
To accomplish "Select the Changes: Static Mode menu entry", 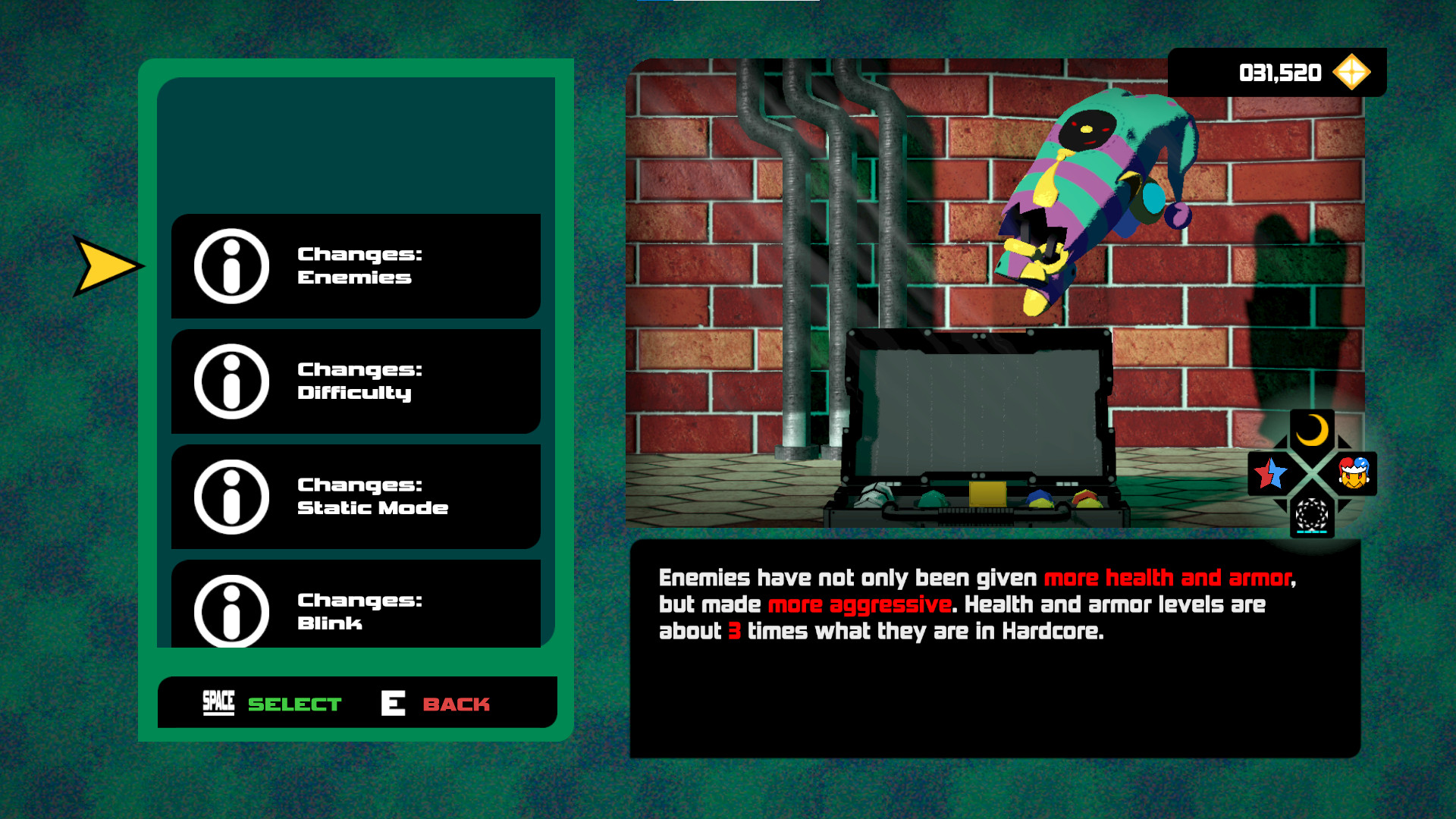I will tap(356, 495).
